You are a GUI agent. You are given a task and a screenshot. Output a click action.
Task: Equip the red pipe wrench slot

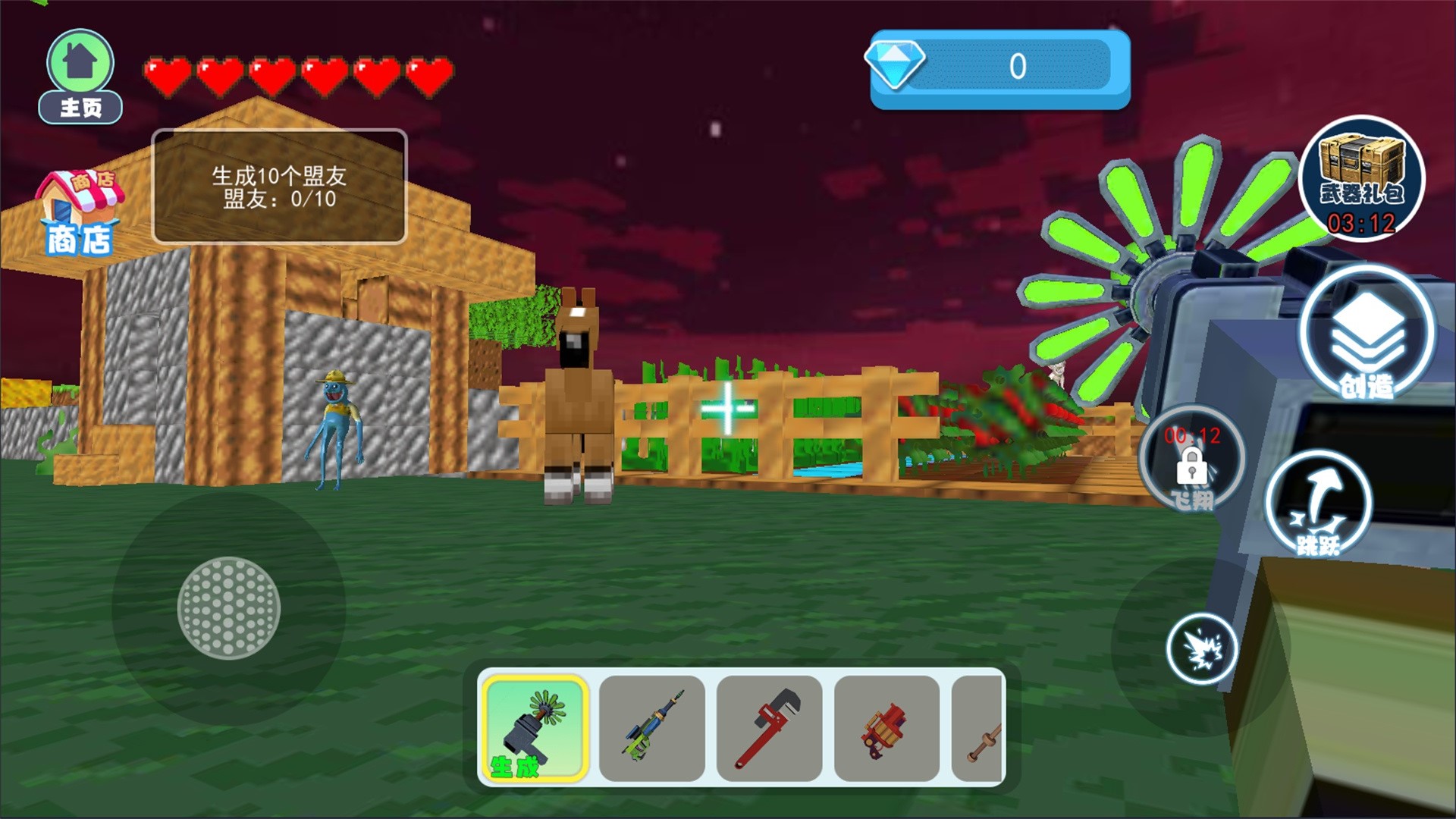(769, 728)
